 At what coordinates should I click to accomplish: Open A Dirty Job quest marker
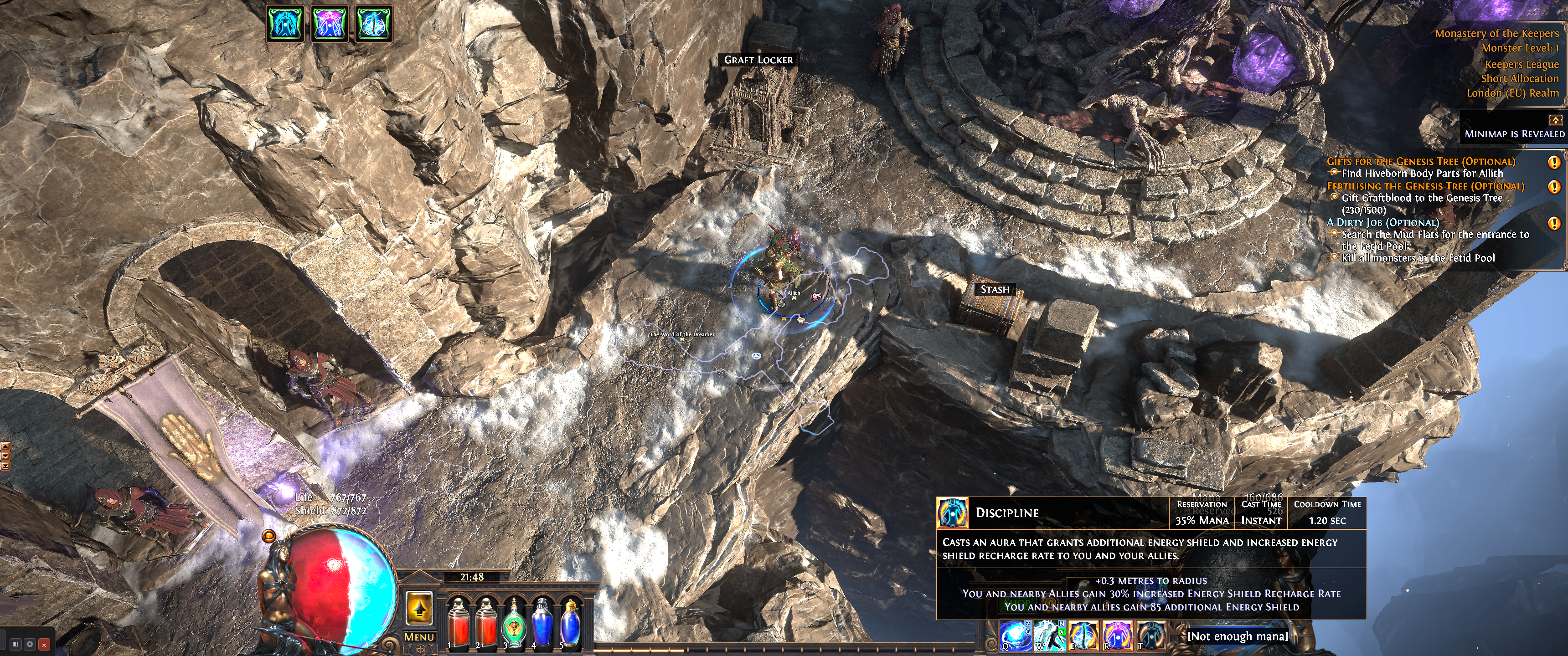click(1554, 223)
